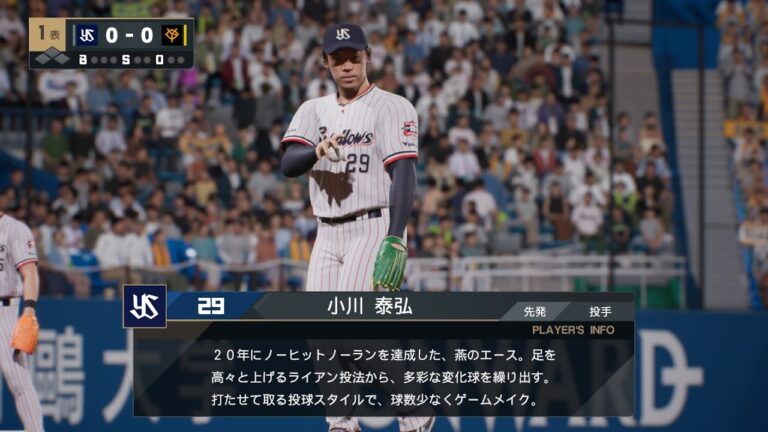The width and height of the screenshot is (768, 432).
Task: Choose the 投手 tag in the player panel
Action: coord(597,311)
